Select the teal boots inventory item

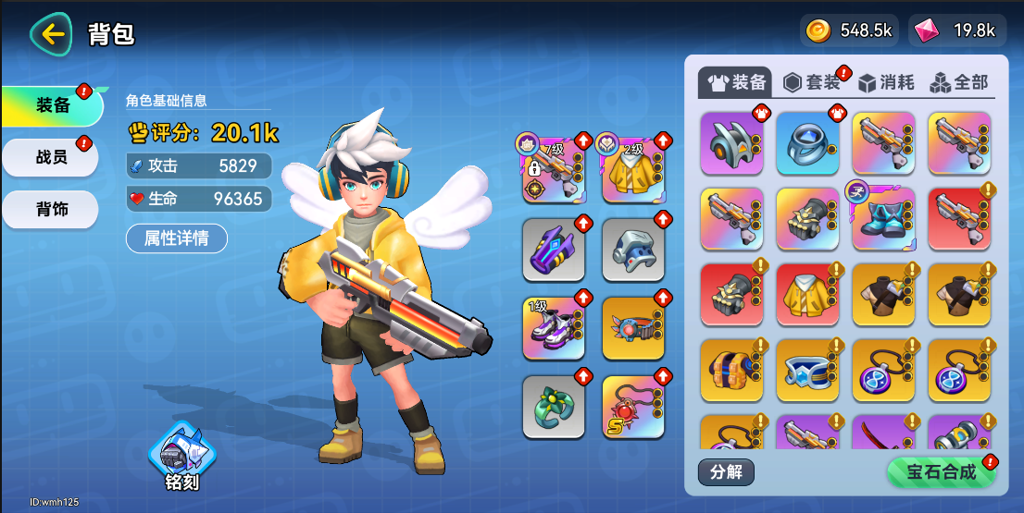(x=884, y=219)
